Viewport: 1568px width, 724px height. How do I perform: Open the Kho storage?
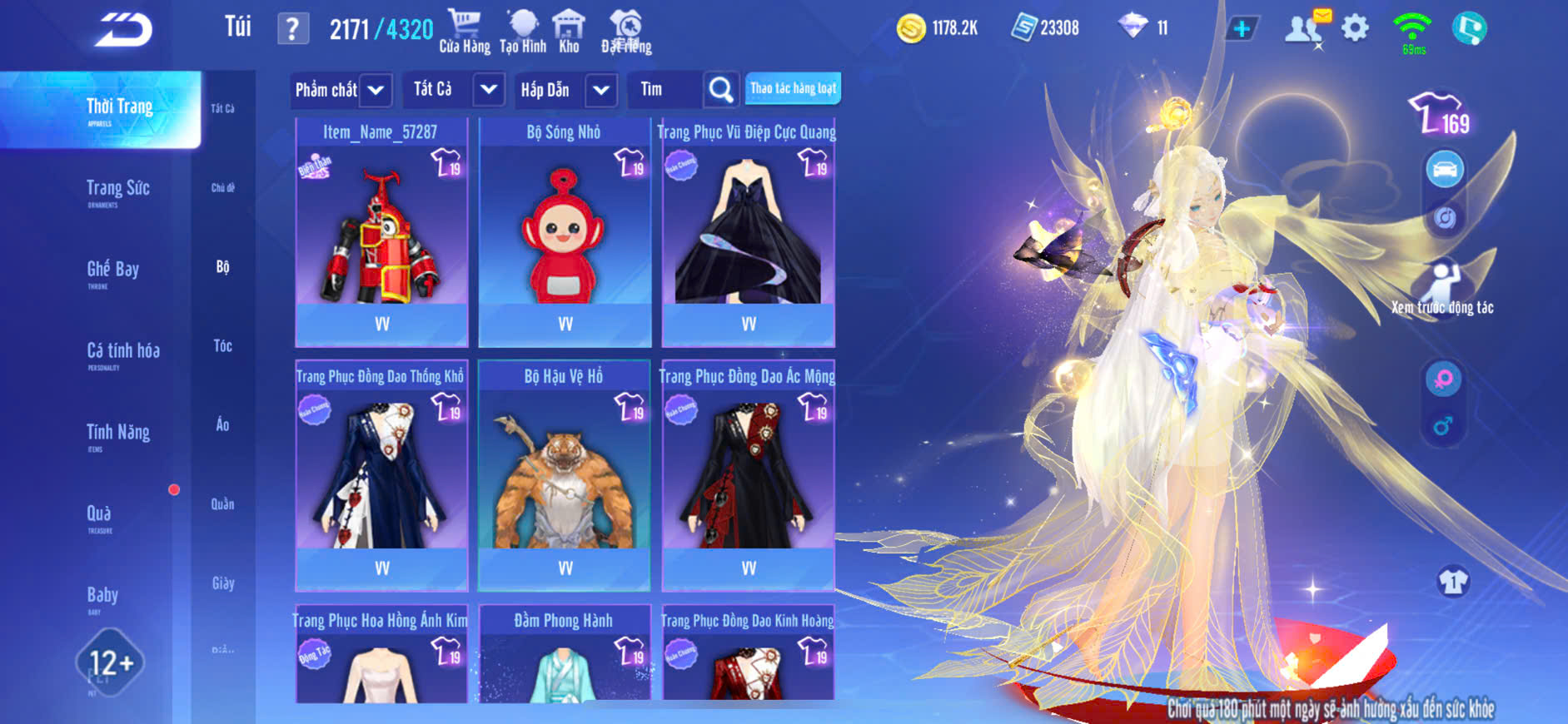point(569,32)
